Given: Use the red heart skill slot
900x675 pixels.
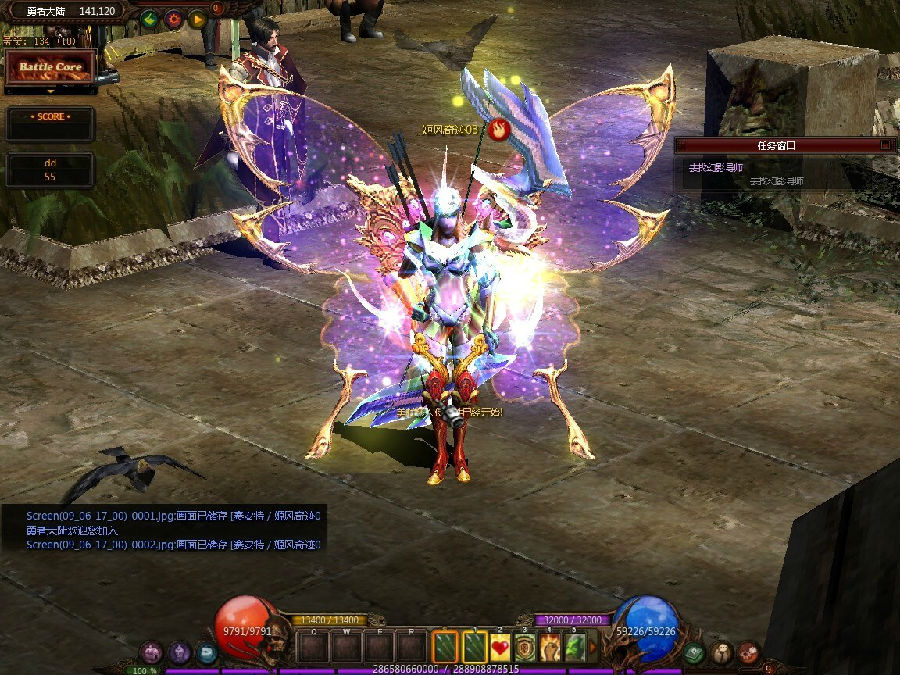Looking at the screenshot, I should pyautogui.click(x=500, y=648).
